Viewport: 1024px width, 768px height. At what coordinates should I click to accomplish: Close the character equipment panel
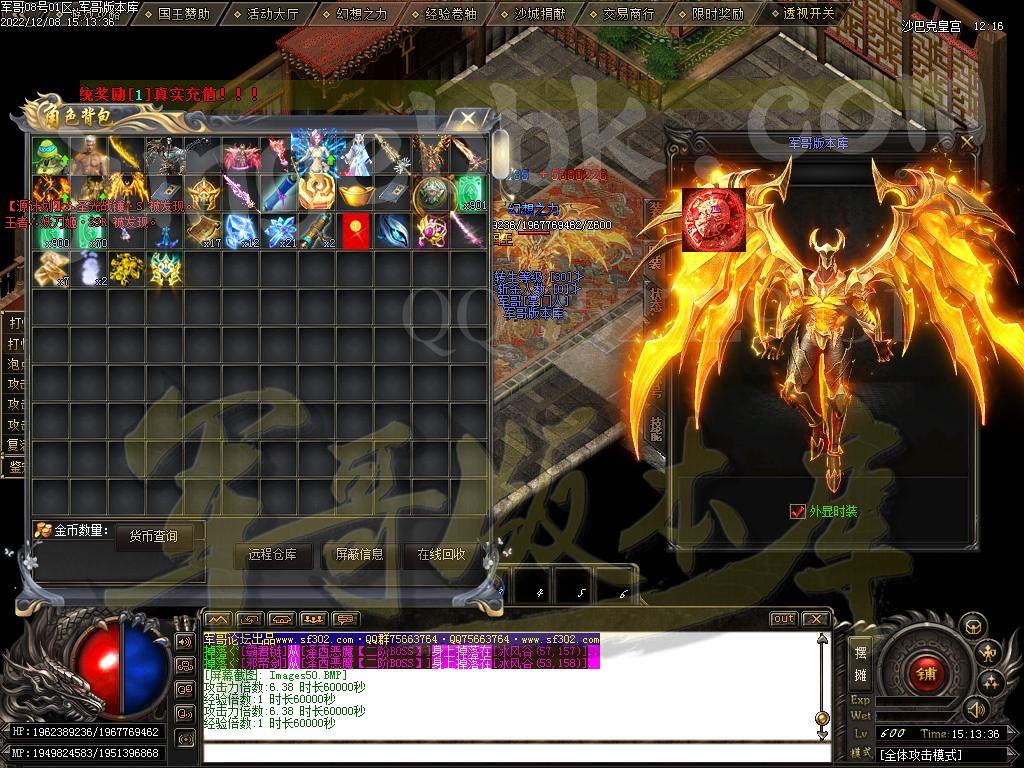coord(966,142)
